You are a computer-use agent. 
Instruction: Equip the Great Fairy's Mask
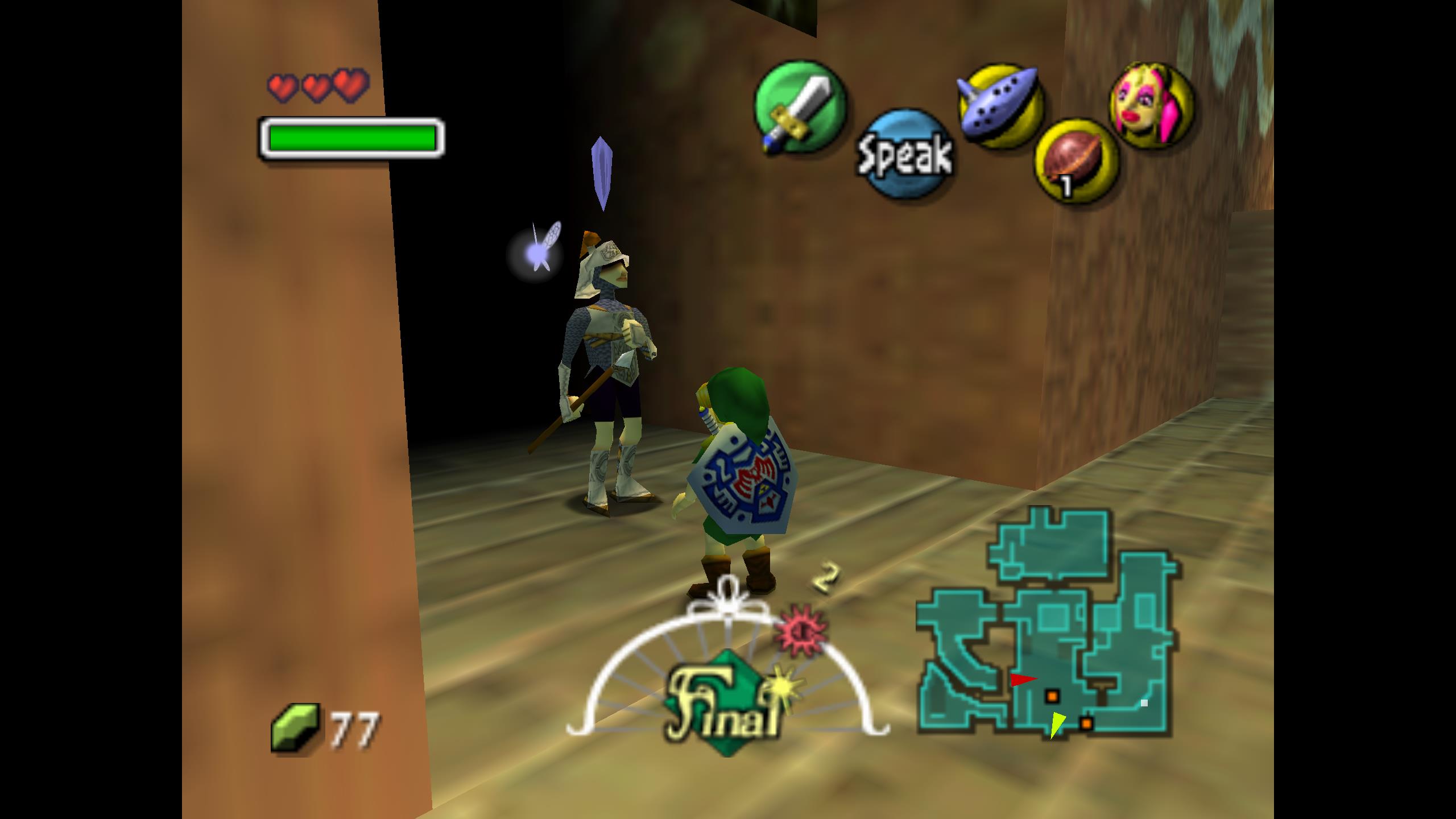click(1152, 106)
